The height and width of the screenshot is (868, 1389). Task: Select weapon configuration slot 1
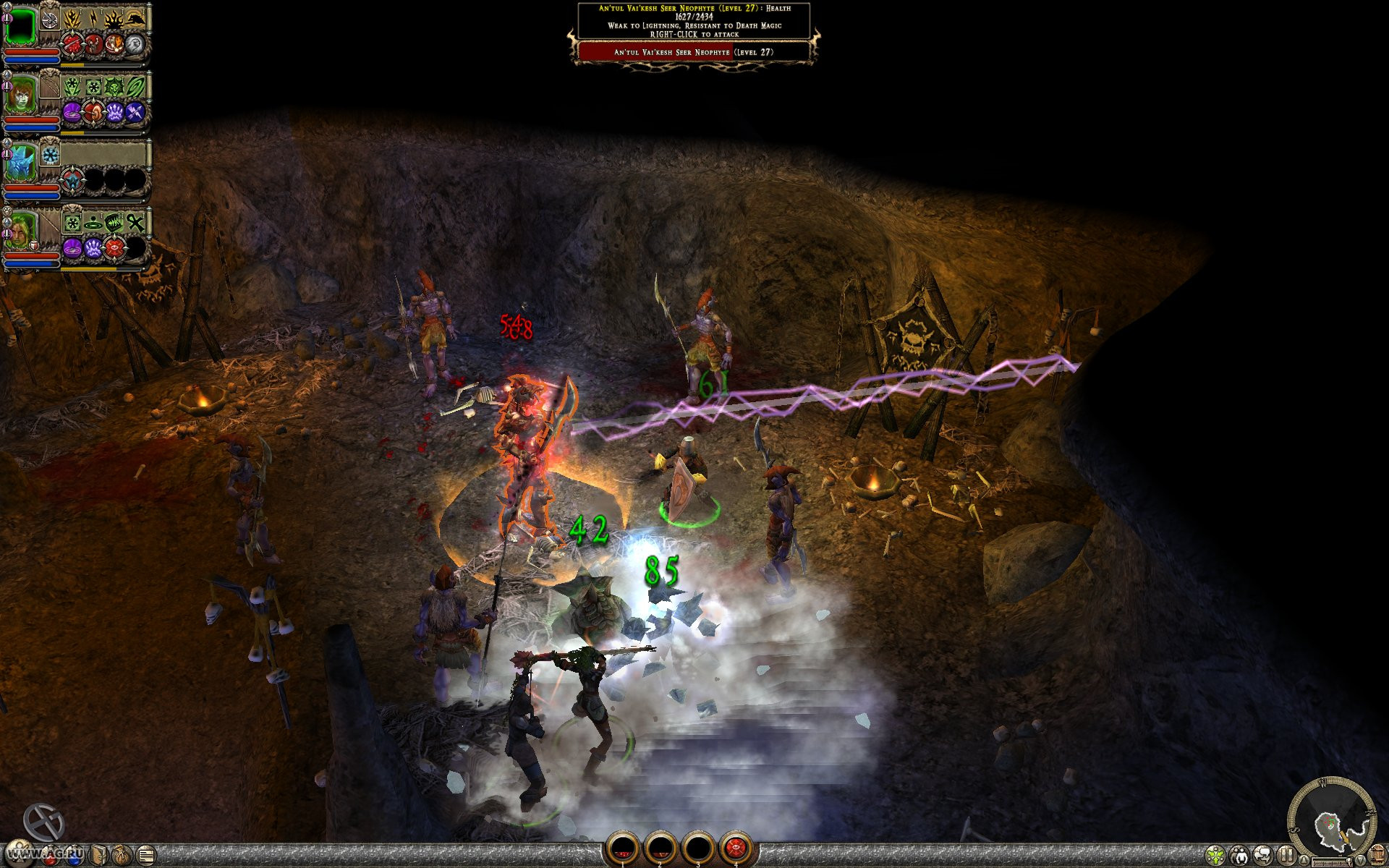point(623,847)
